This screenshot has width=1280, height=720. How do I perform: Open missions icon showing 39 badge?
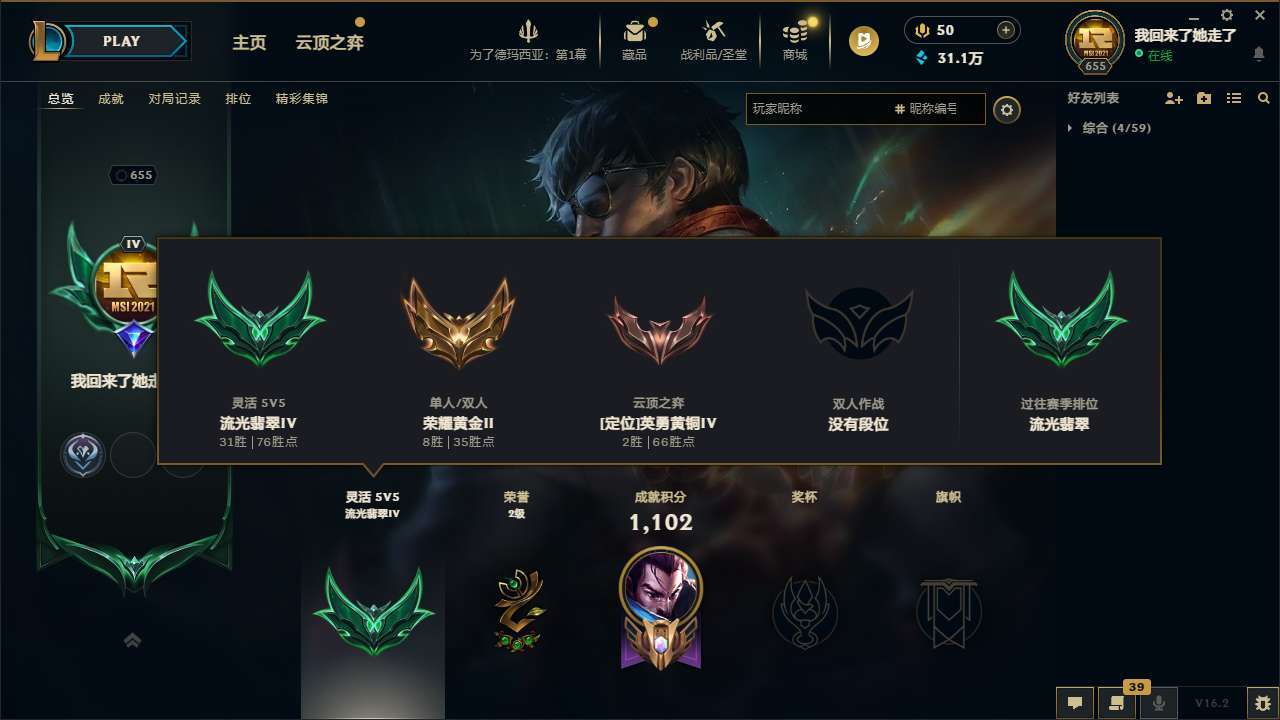(x=1117, y=703)
